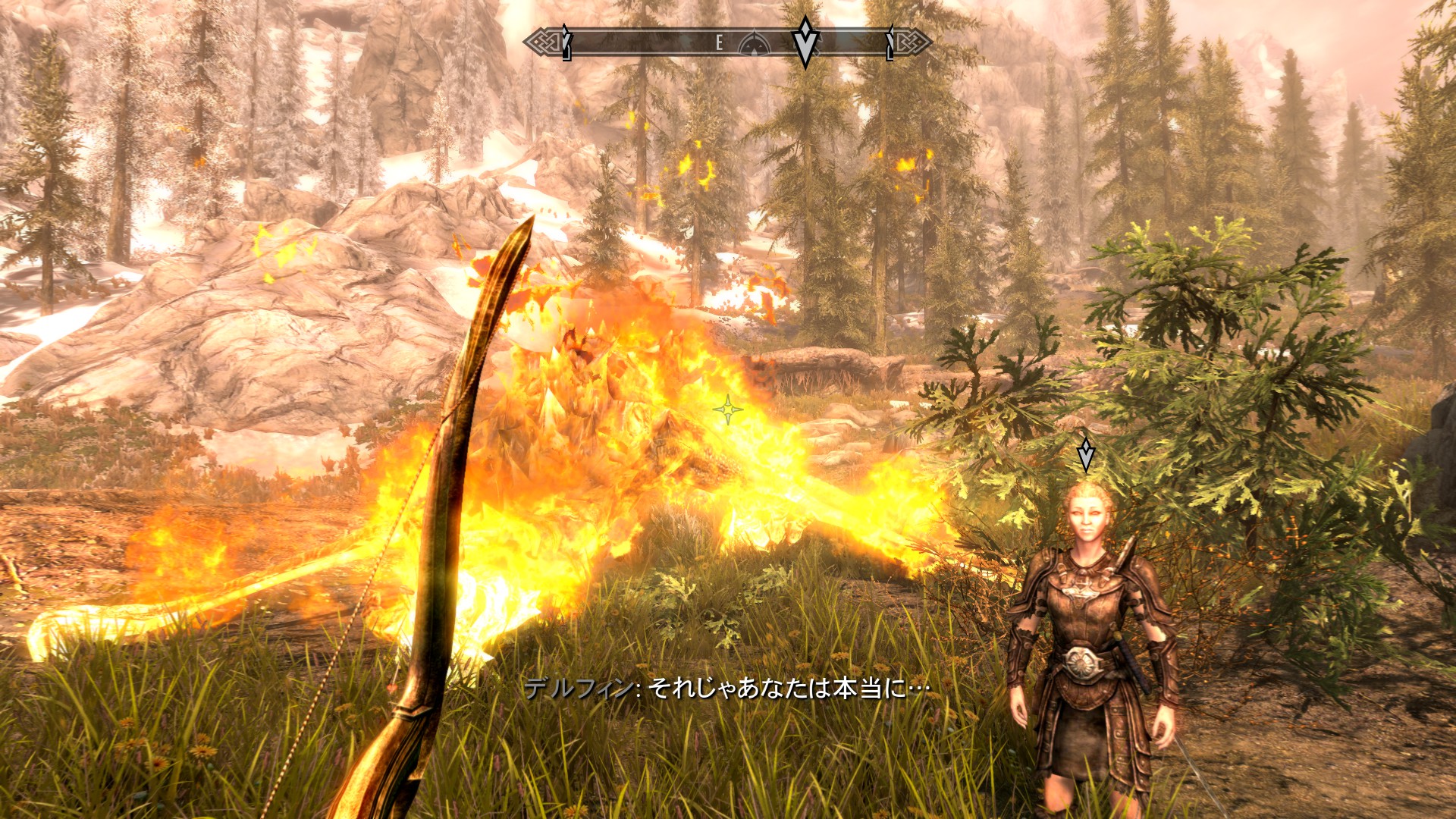Image resolution: width=1456 pixels, height=819 pixels.
Task: Click the clipped quest marker at the compass's left end
Action: pyautogui.click(x=566, y=42)
